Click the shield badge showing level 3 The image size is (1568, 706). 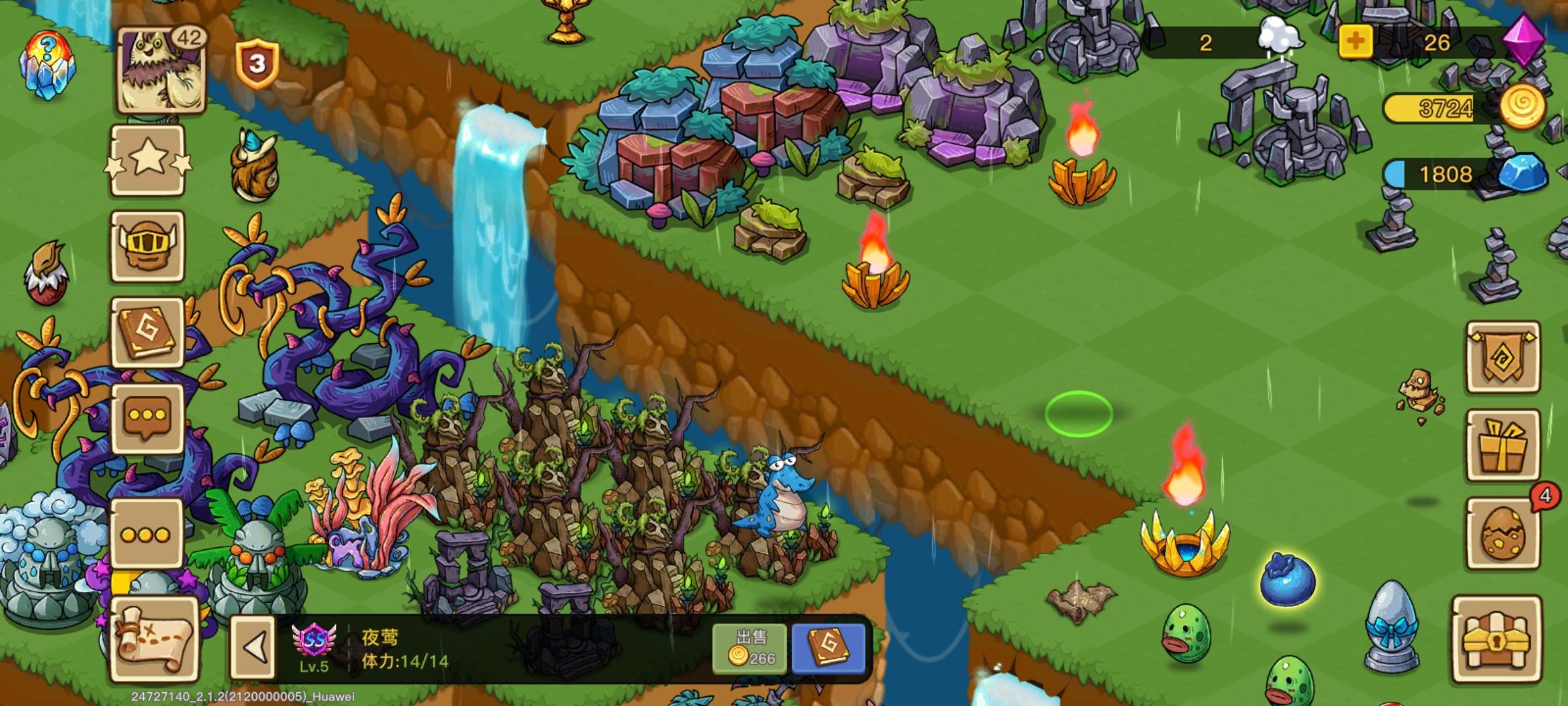click(x=256, y=62)
